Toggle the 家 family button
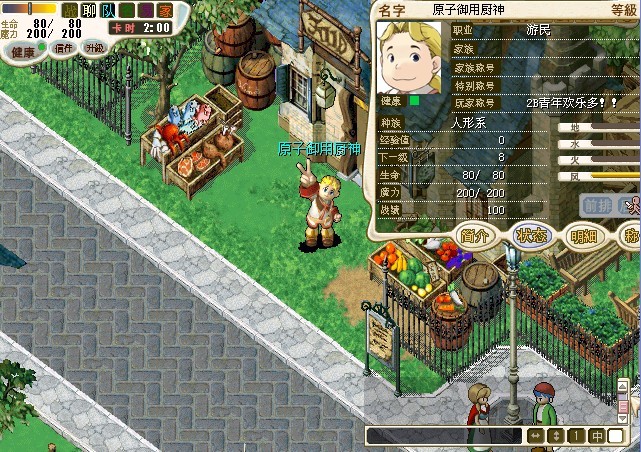641x452 pixels. tap(164, 9)
